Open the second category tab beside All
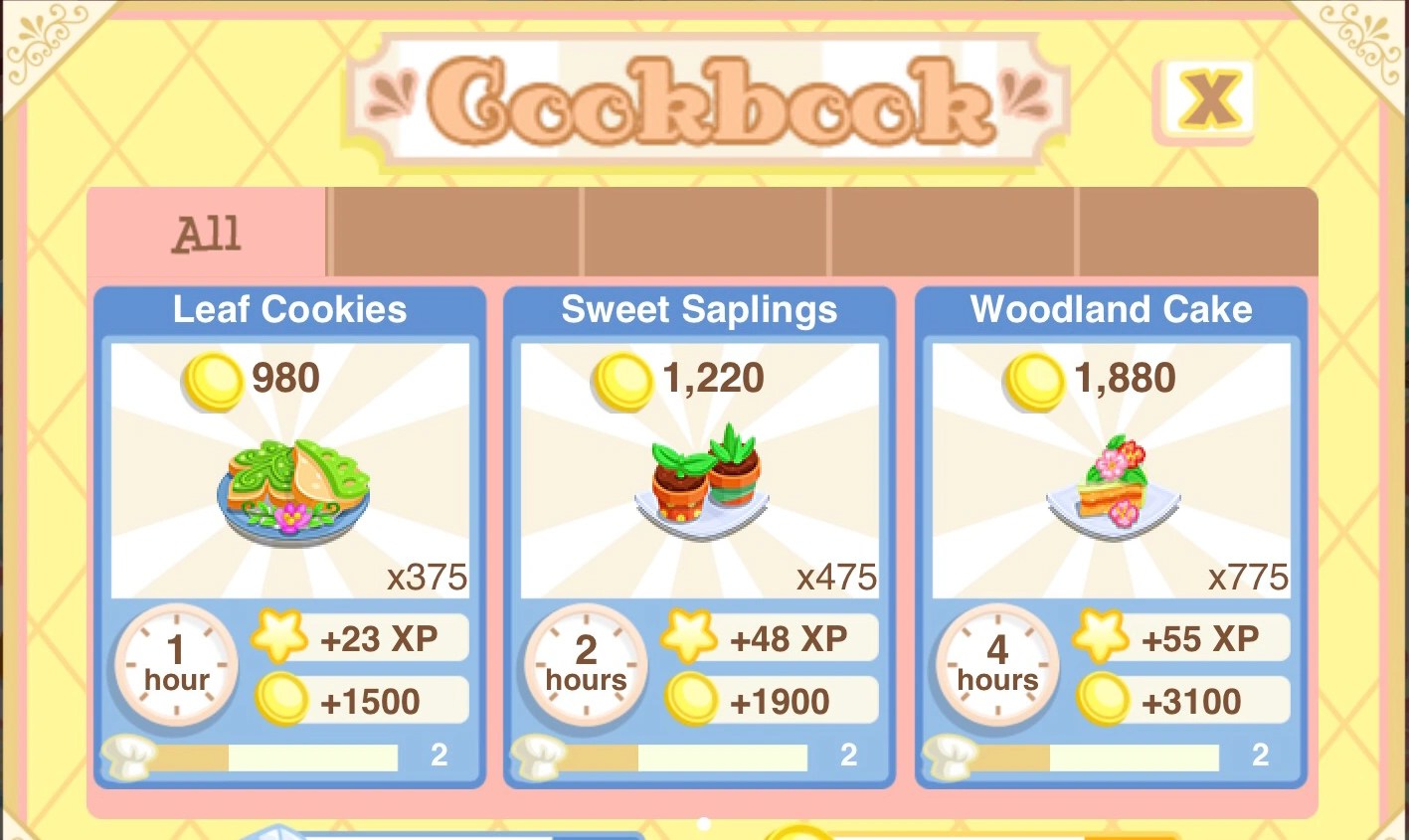The image size is (1409, 840). 454,231
